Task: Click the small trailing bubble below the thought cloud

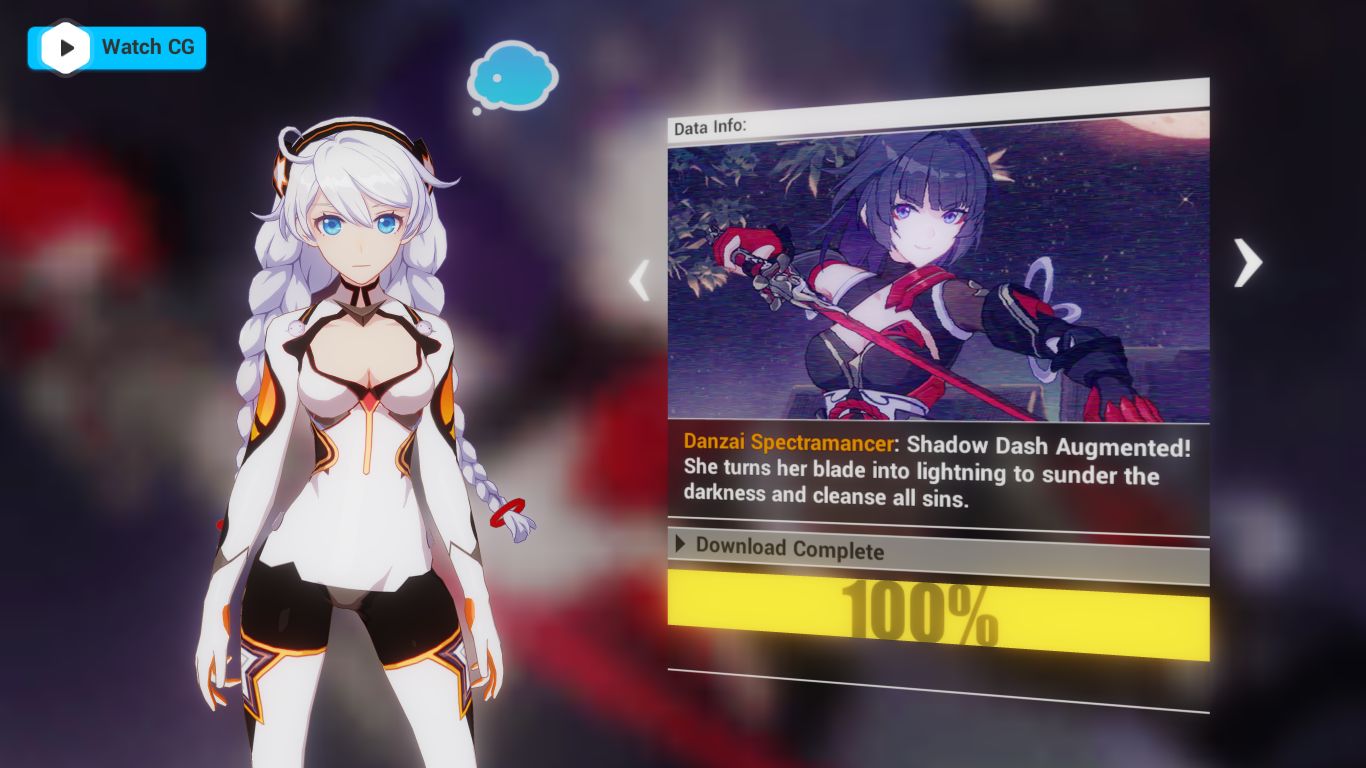Action: click(x=476, y=111)
